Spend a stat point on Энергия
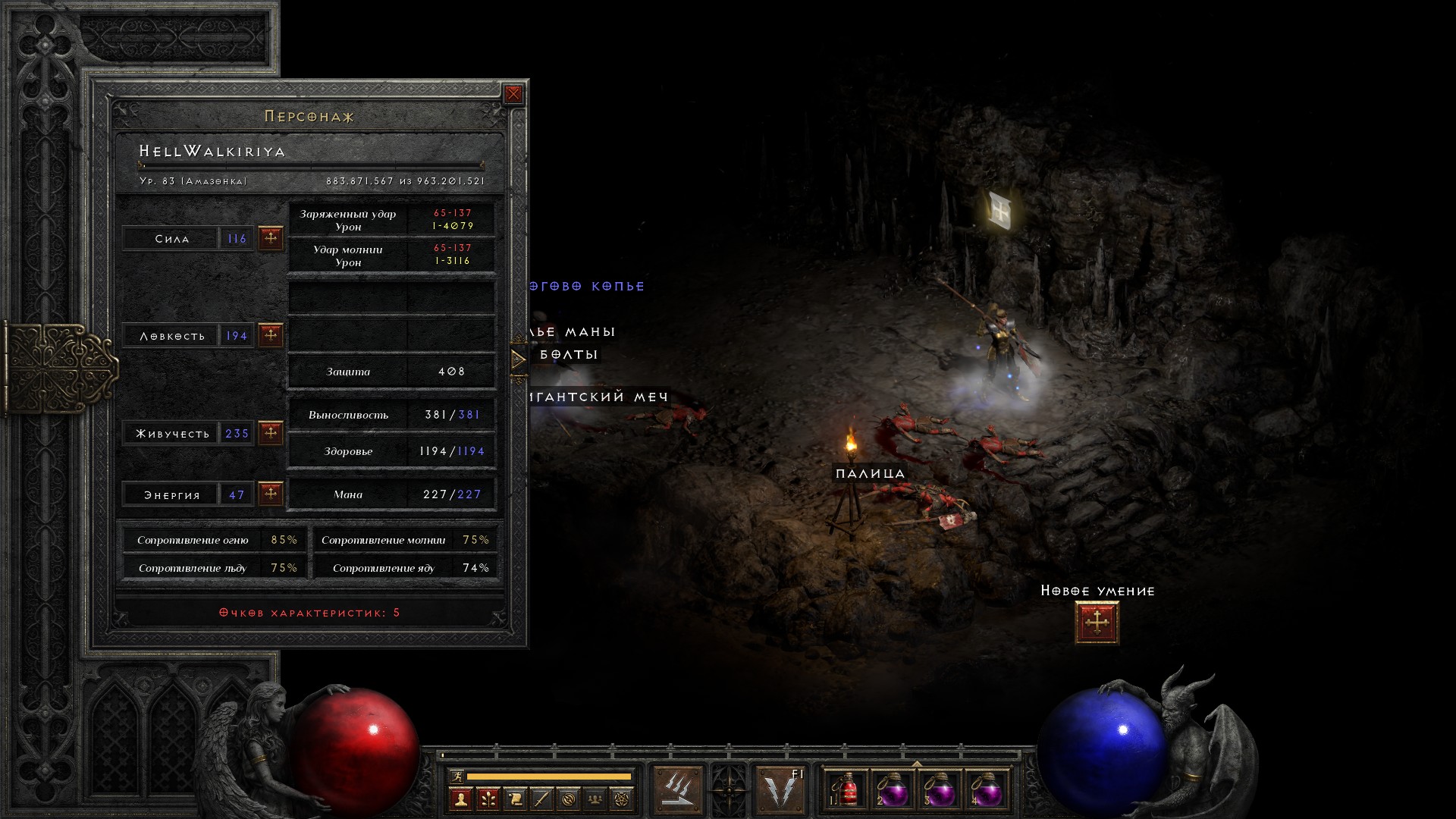Viewport: 1456px width, 819px height. click(271, 494)
